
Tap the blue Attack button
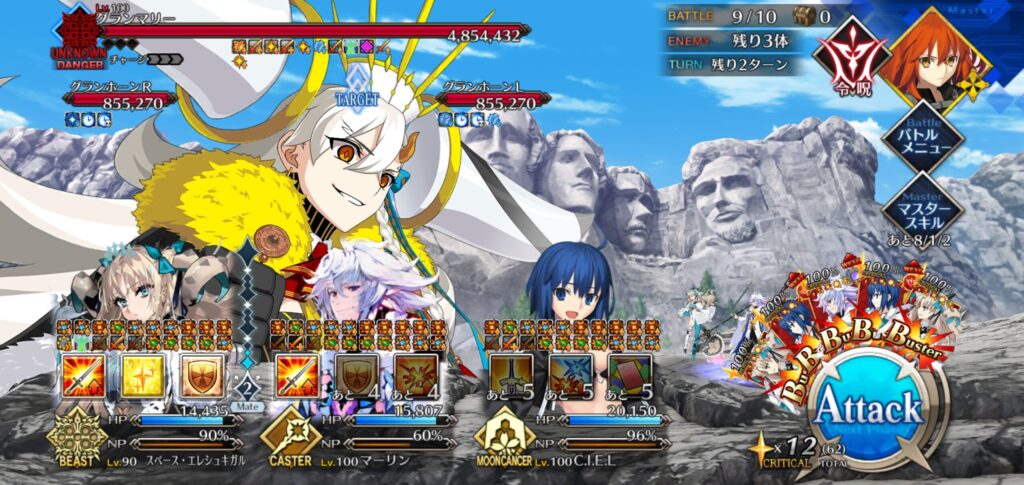click(868, 409)
